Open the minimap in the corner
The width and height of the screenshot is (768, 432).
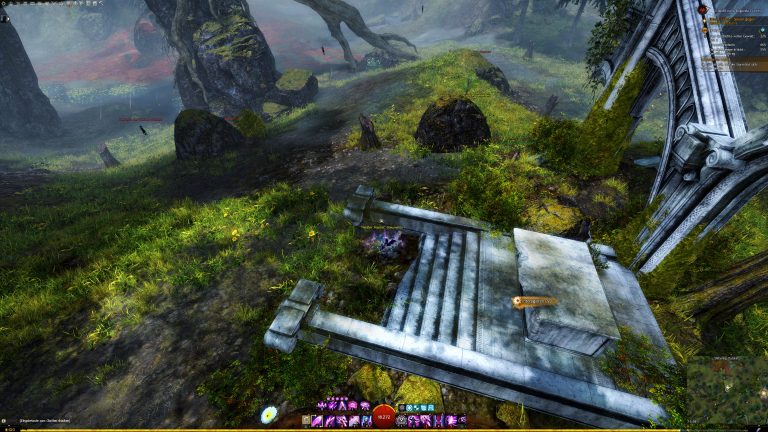coord(727,390)
